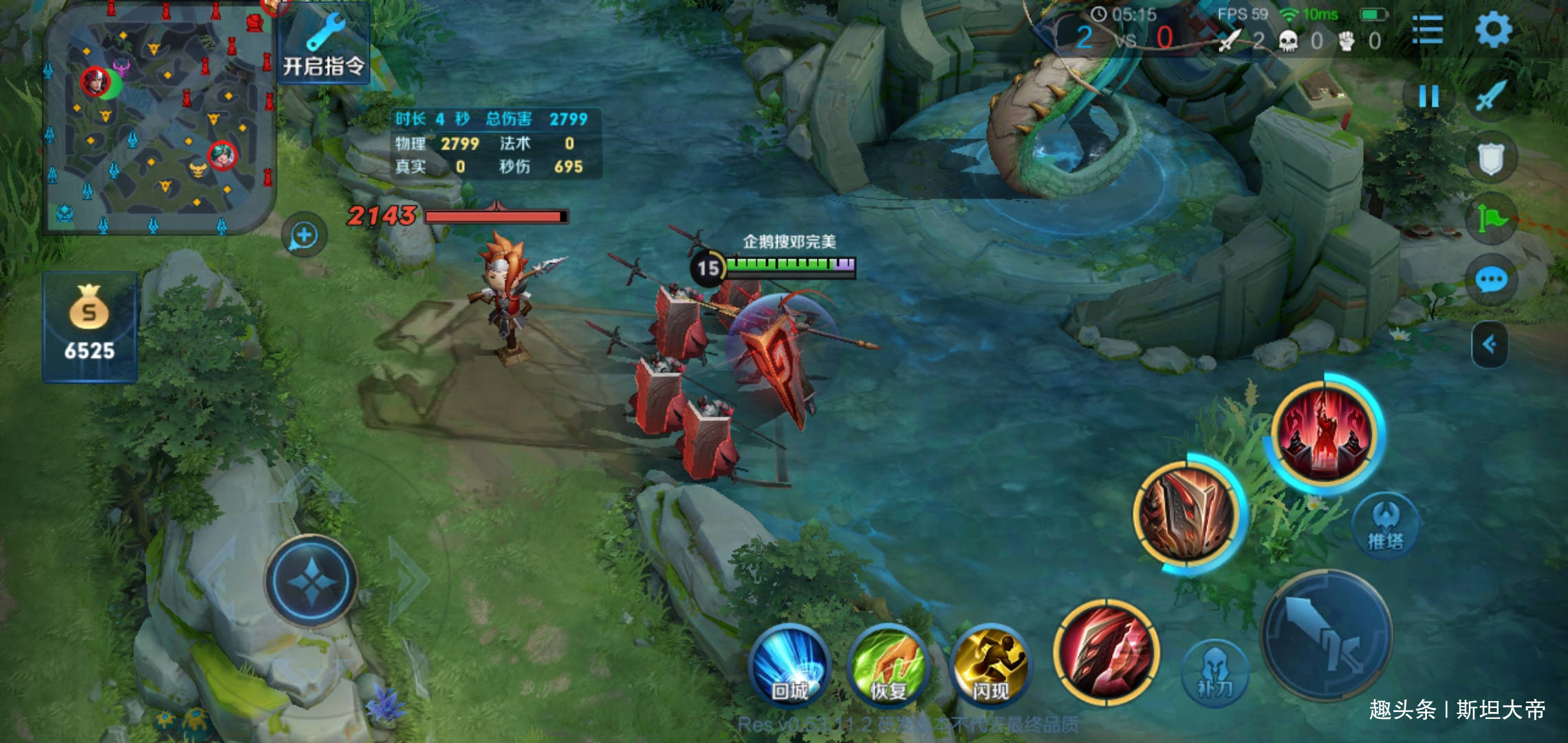Open the scoreboard list icon
This screenshot has height=743, width=1568.
coord(1427,30)
